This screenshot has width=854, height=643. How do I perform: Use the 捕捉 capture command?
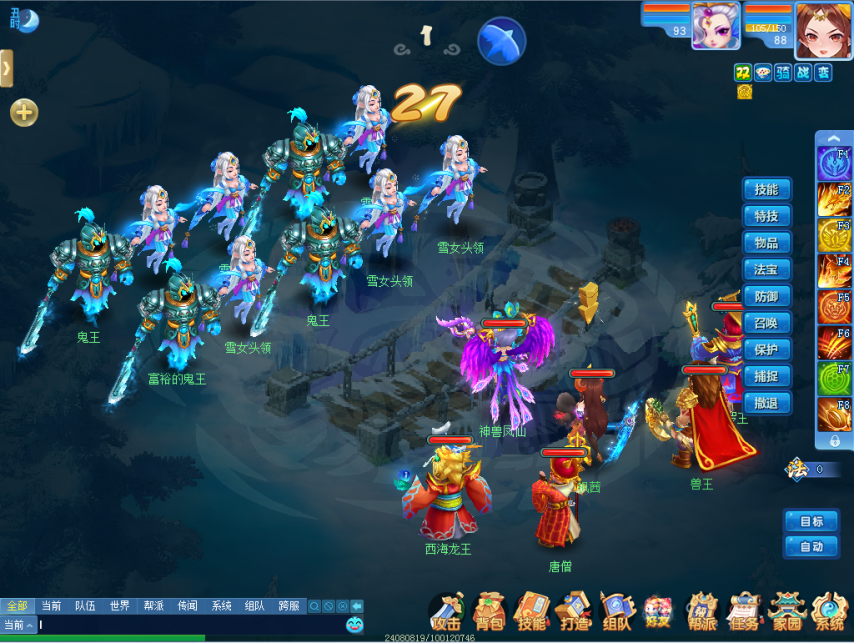coord(767,377)
